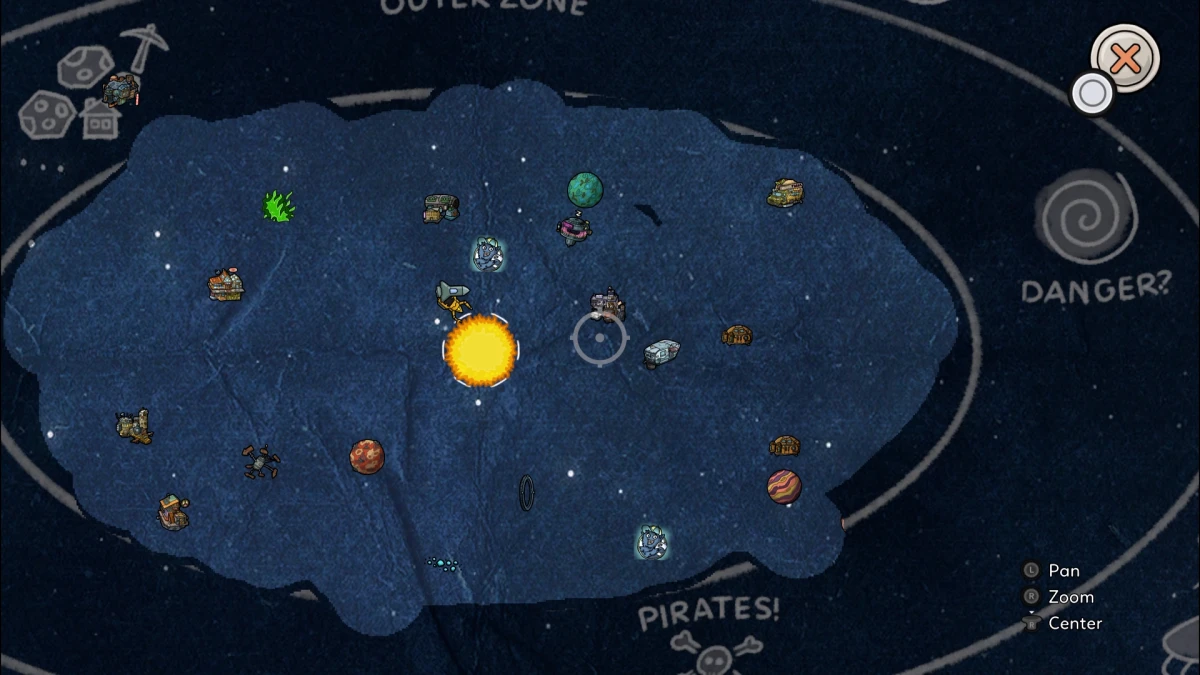Click the green spiky alien plant marker

[278, 206]
